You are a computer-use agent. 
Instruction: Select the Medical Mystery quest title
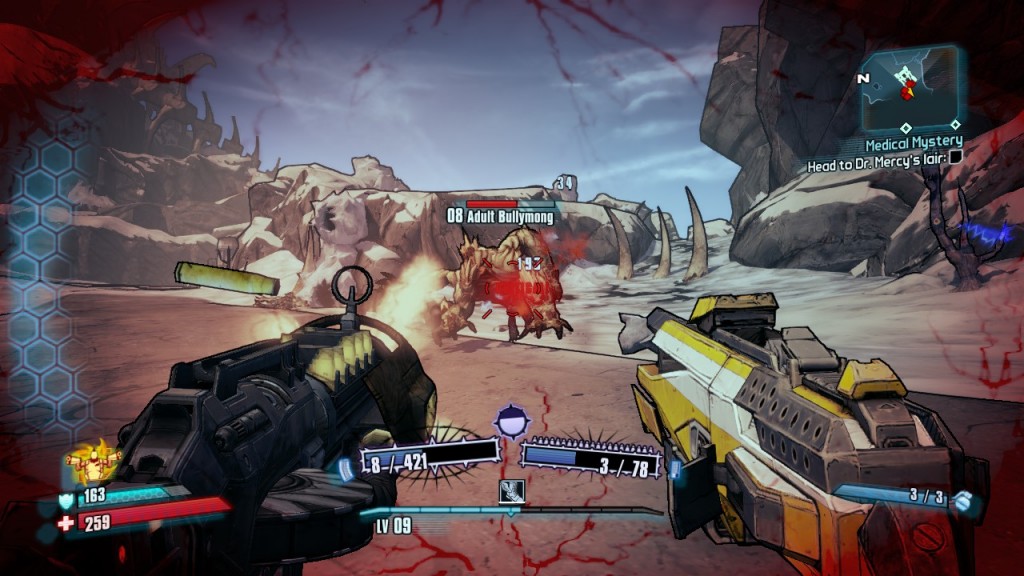point(914,143)
